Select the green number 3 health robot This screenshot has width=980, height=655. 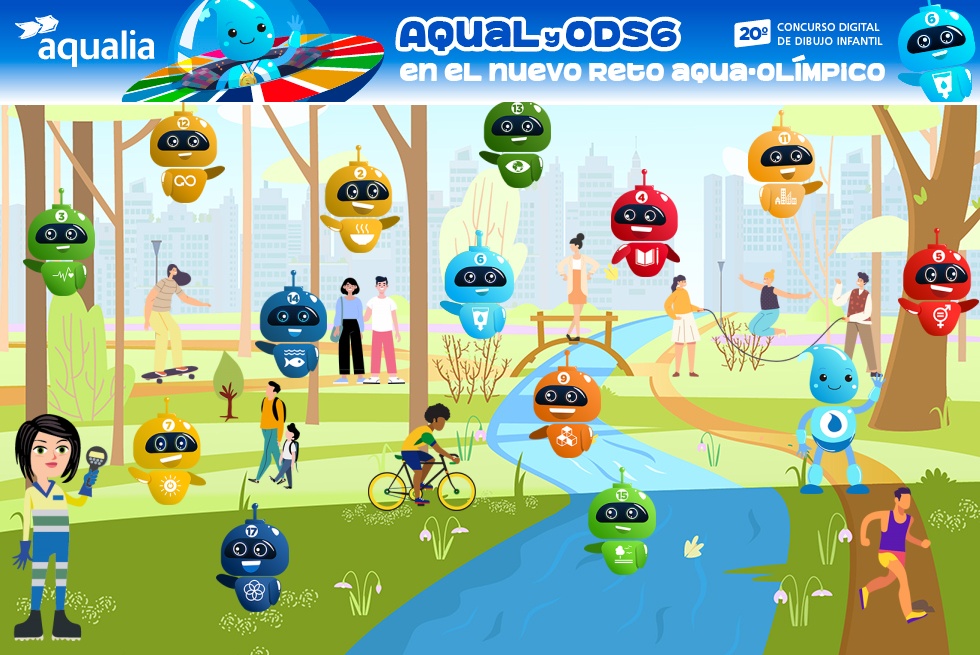coord(61,246)
